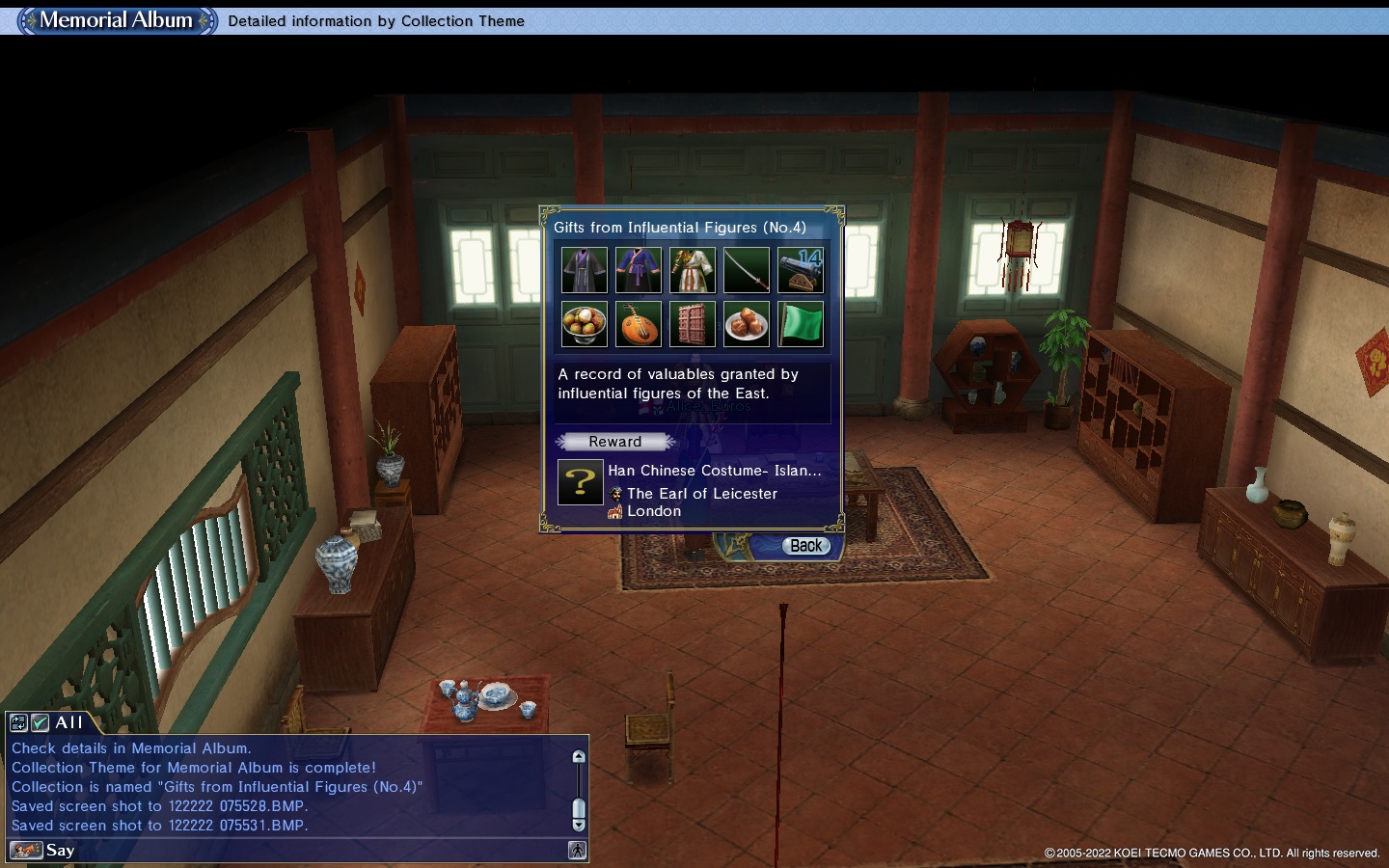
Task: Click the person icon in chat bar
Action: (577, 850)
